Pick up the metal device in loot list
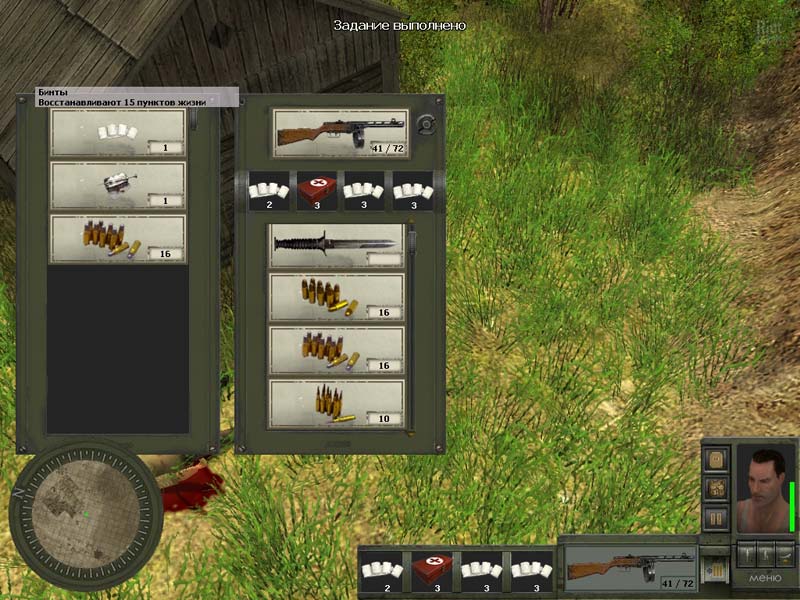Screen dimensions: 800x600 117,185
